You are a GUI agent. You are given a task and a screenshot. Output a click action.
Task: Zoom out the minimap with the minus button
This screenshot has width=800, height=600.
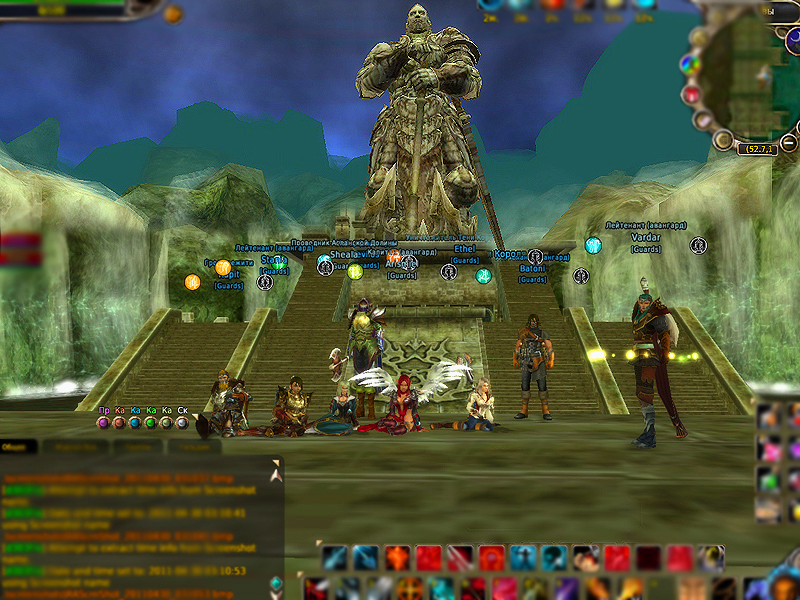coord(789,143)
